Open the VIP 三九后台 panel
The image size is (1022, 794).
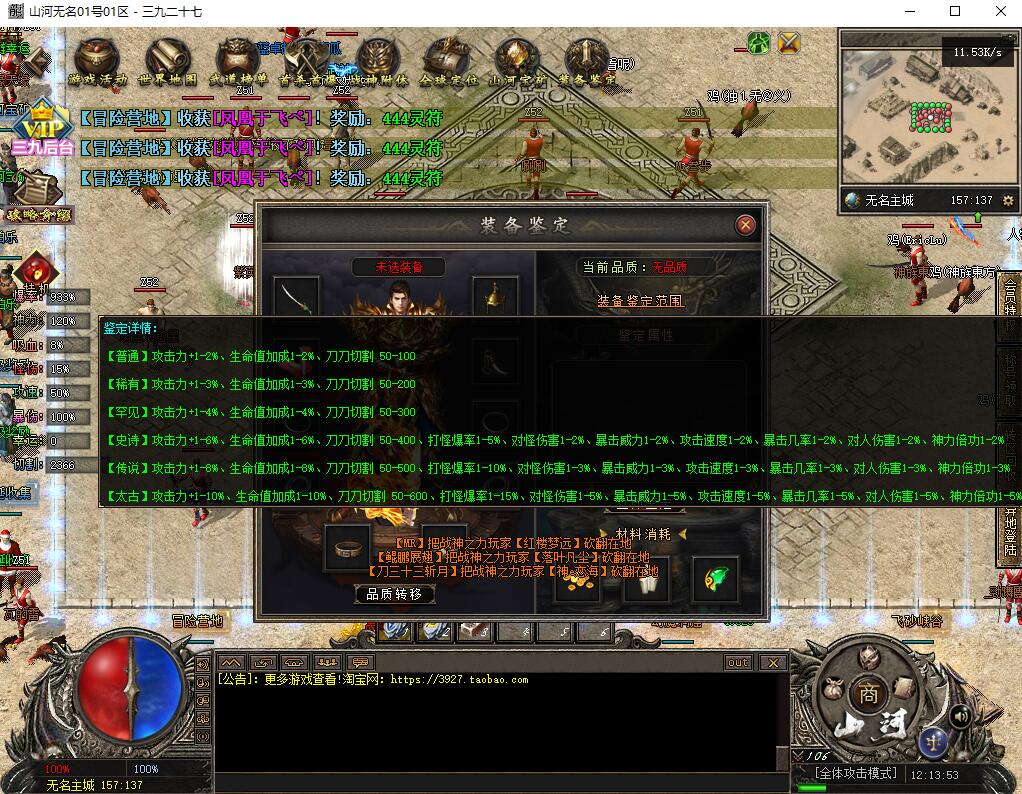click(42, 130)
